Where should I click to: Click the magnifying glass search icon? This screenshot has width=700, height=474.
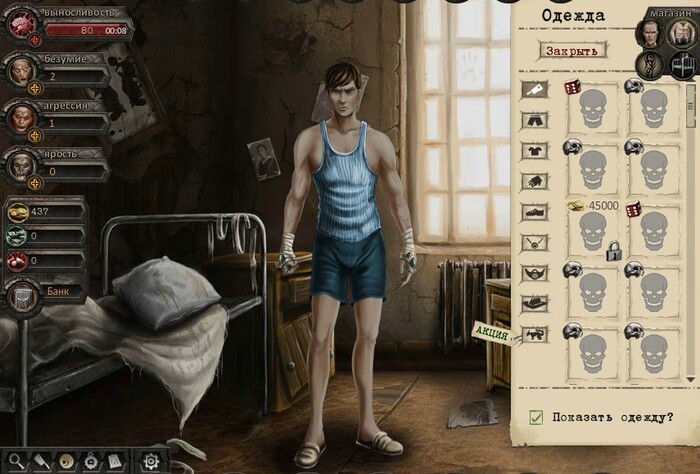[x=18, y=461]
